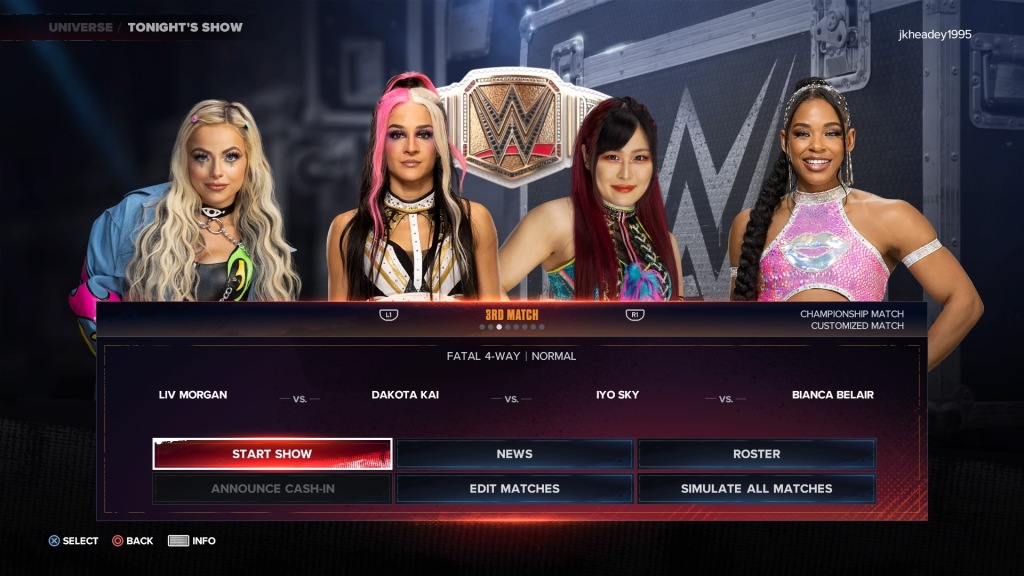Viewport: 1024px width, 576px height.
Task: Select the Announce Cash-In option
Action: pos(272,489)
